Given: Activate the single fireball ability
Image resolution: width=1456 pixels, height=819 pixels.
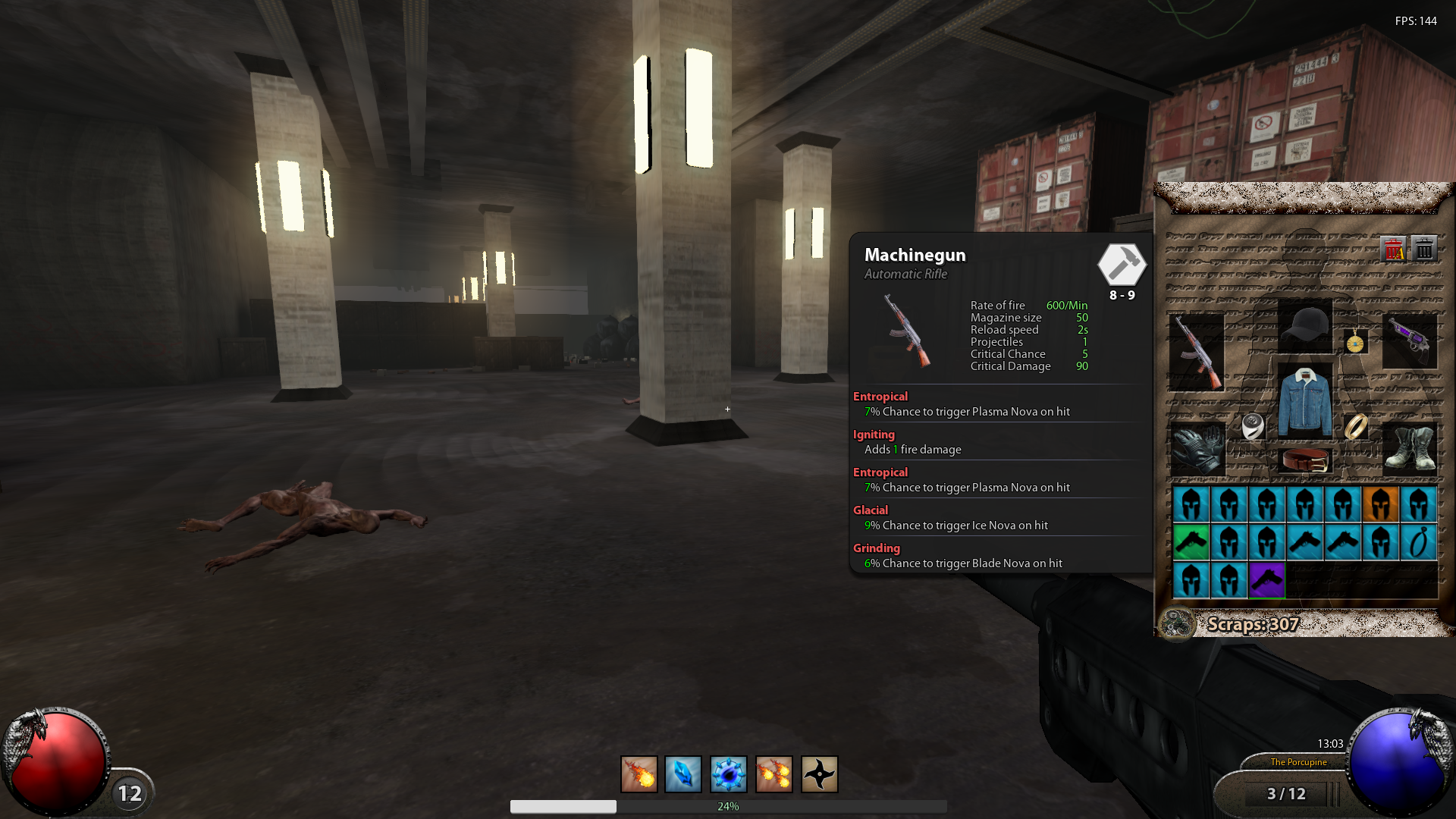Looking at the screenshot, I should coord(639,774).
